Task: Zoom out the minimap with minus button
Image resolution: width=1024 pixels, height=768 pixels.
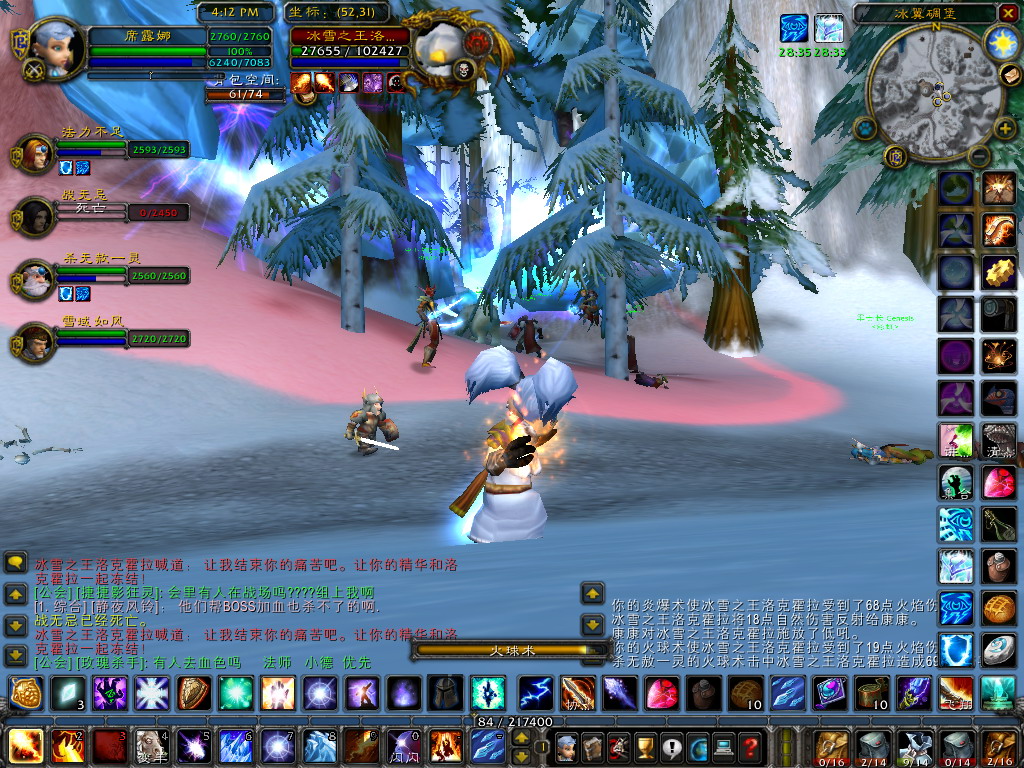Action: pyautogui.click(x=977, y=156)
